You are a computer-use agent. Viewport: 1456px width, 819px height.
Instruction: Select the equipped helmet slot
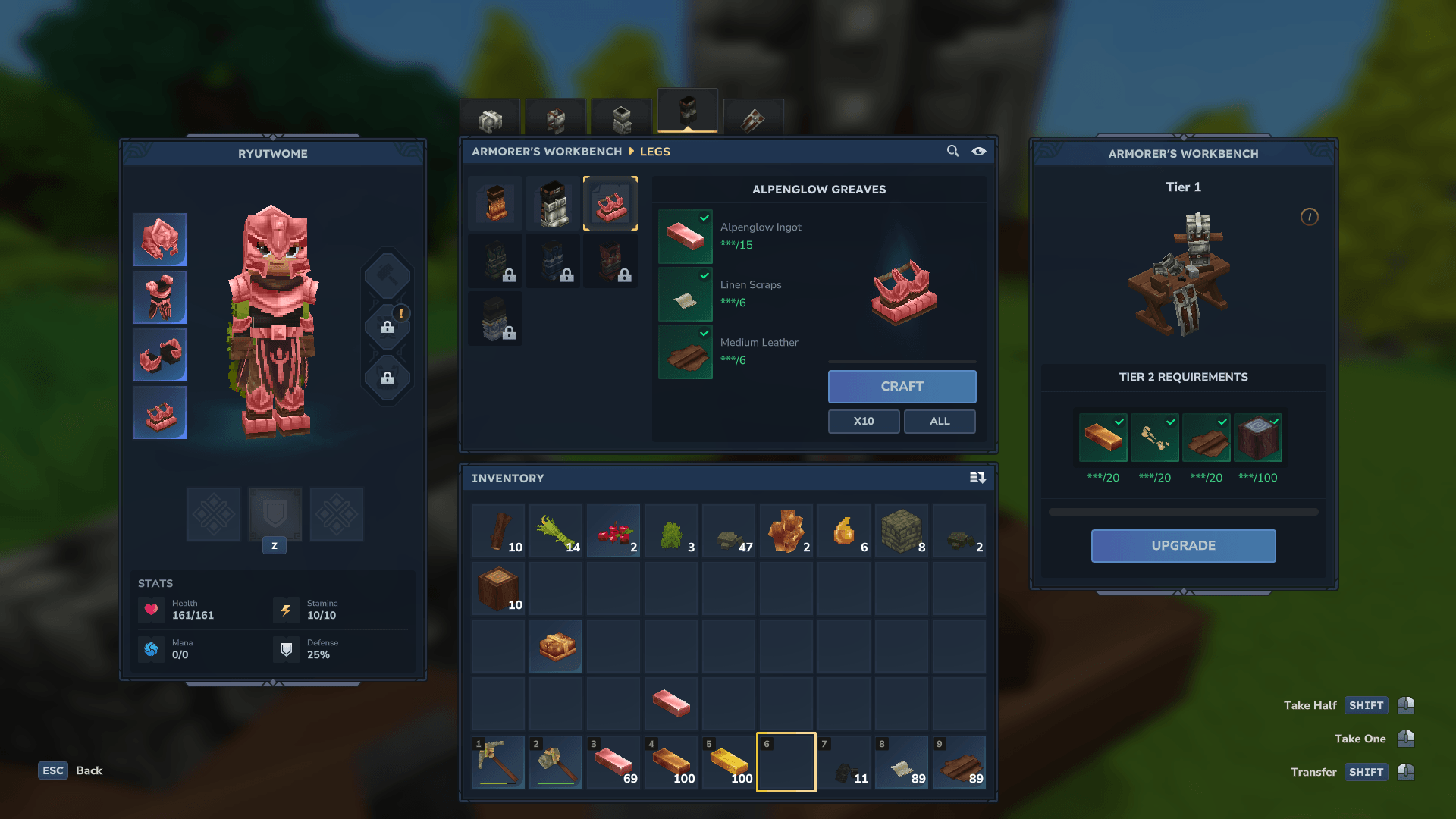160,240
